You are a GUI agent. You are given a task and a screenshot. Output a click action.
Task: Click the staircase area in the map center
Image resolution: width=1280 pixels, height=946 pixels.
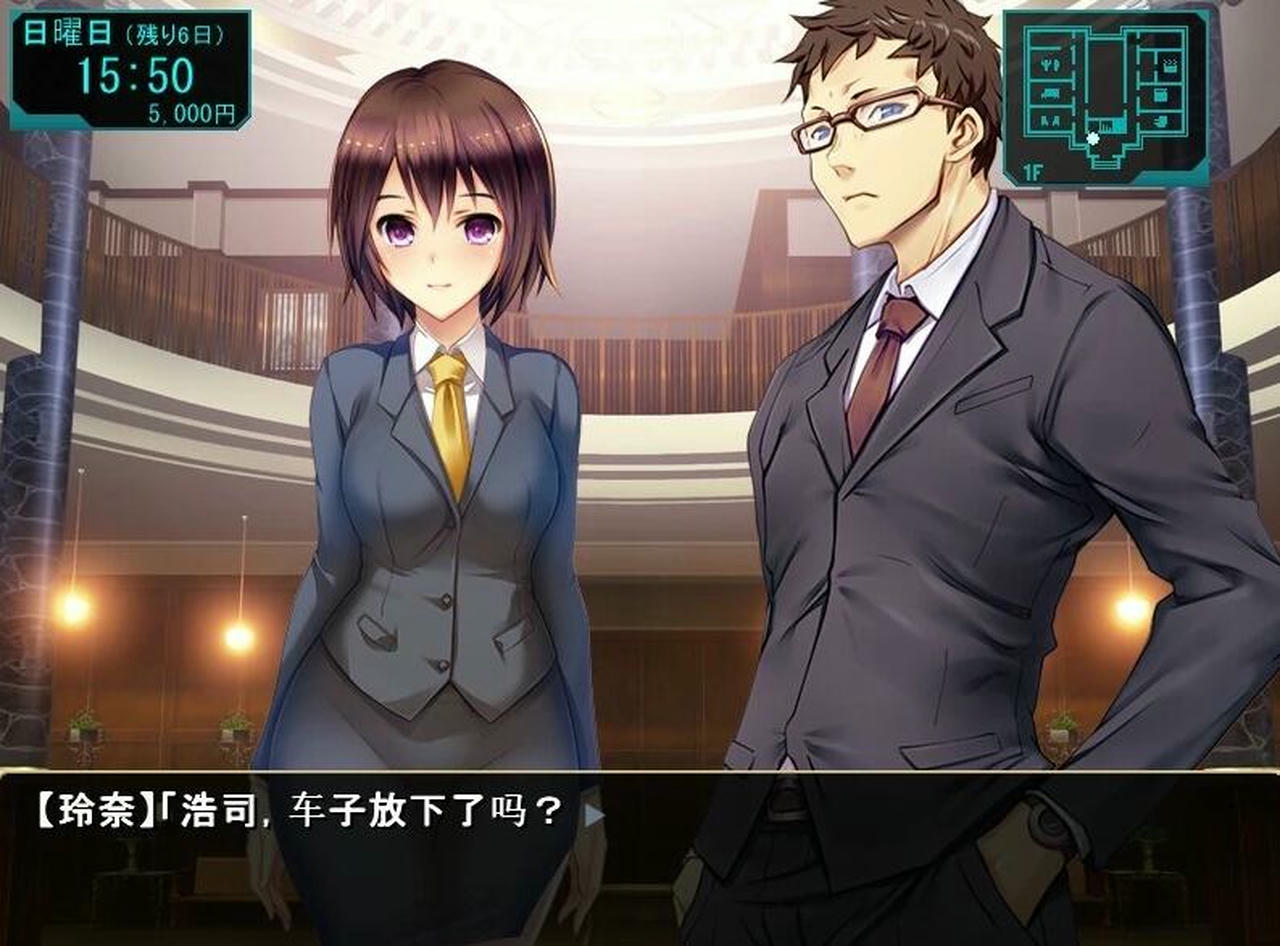click(x=1107, y=124)
